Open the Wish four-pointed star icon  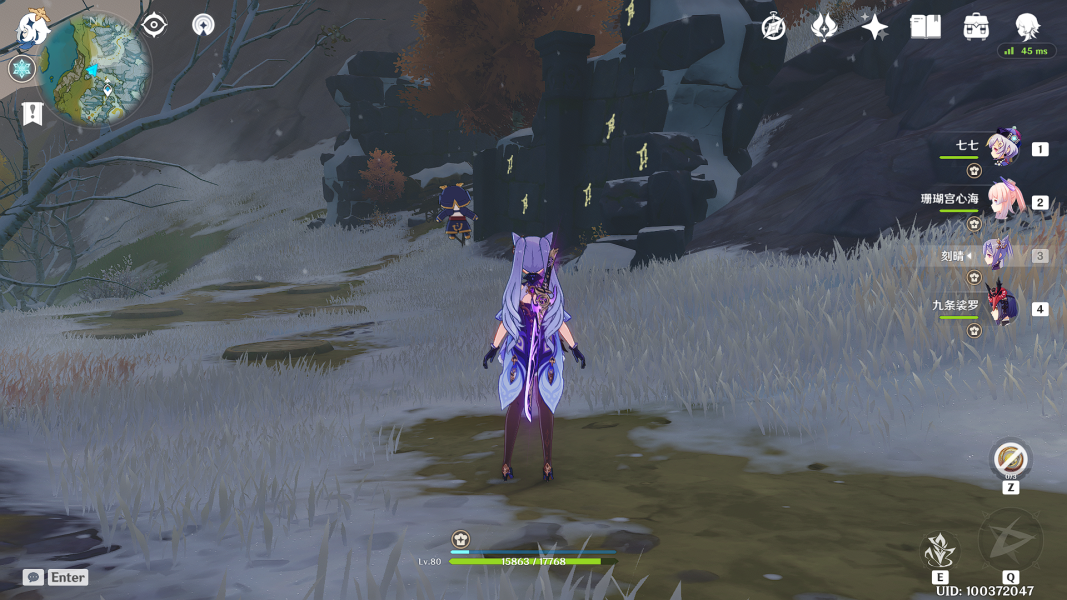click(x=875, y=27)
